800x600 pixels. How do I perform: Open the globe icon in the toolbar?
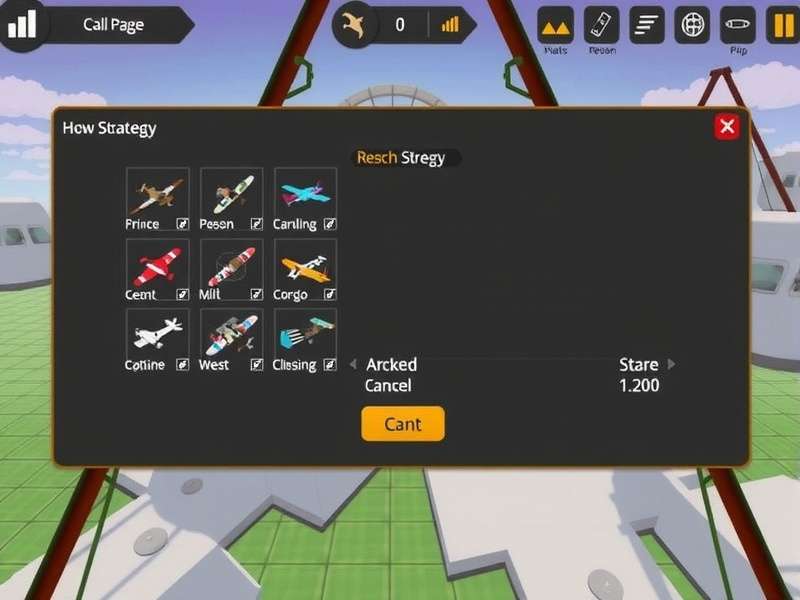(692, 25)
